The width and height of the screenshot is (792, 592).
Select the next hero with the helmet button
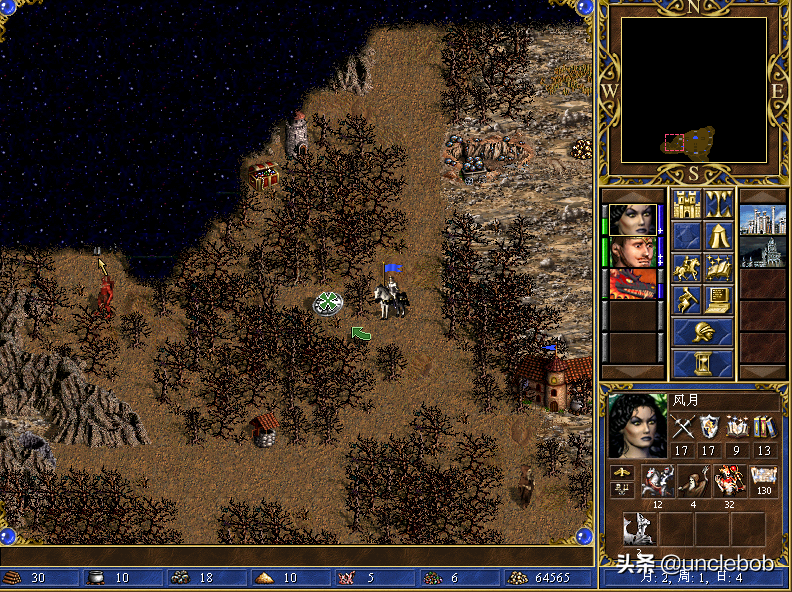pyautogui.click(x=702, y=332)
